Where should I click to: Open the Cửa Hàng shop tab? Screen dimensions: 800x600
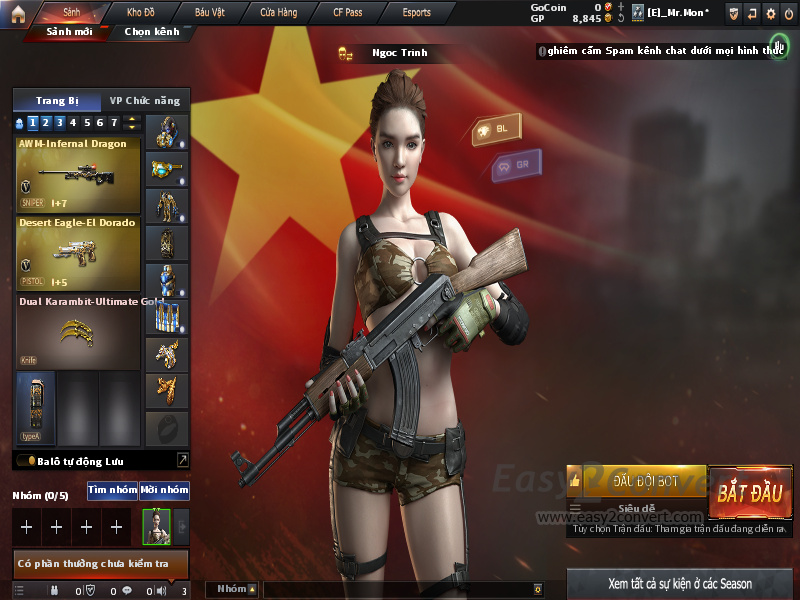[x=278, y=12]
